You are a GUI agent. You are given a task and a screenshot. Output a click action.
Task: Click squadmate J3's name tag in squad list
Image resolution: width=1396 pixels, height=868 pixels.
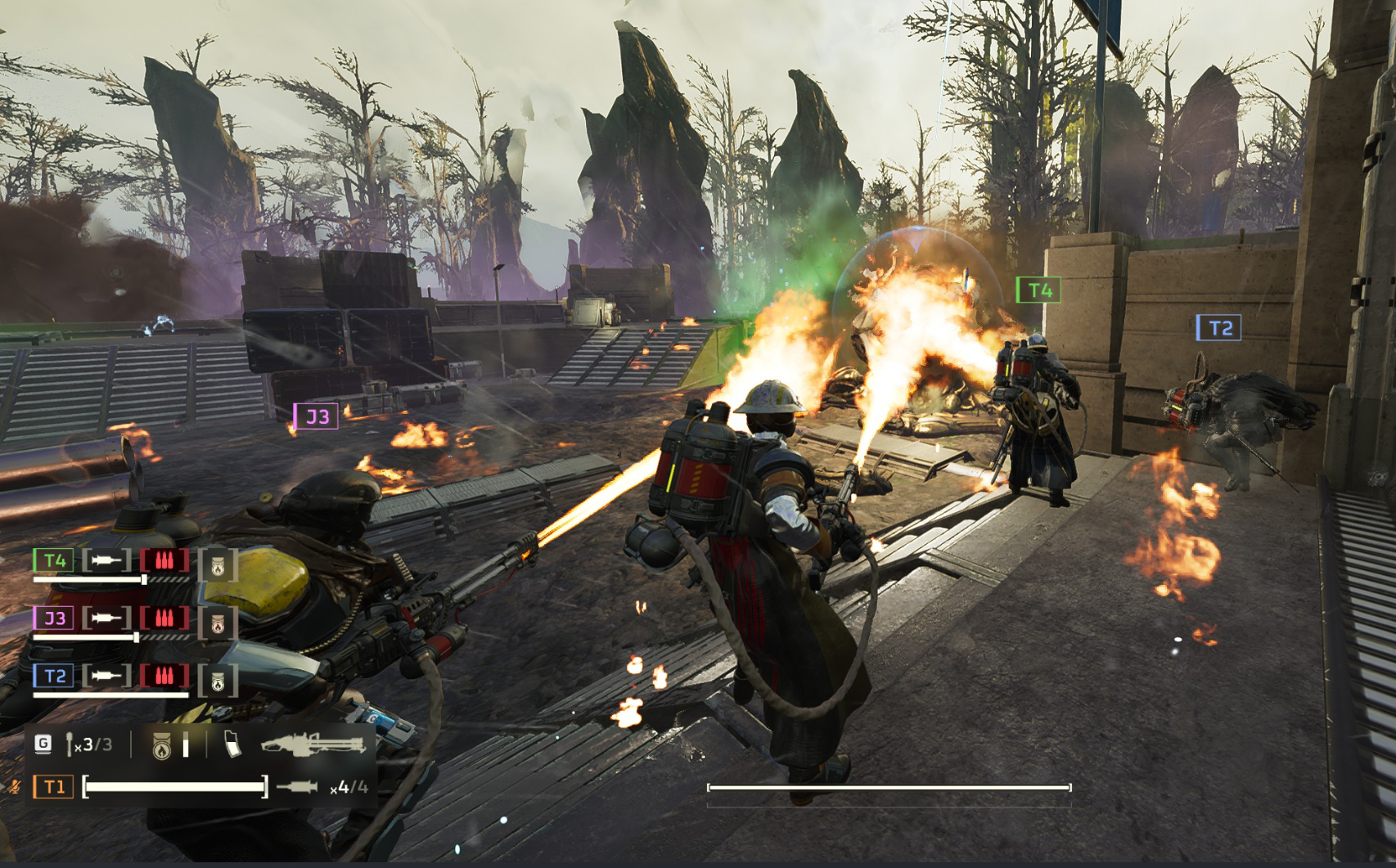pos(54,618)
